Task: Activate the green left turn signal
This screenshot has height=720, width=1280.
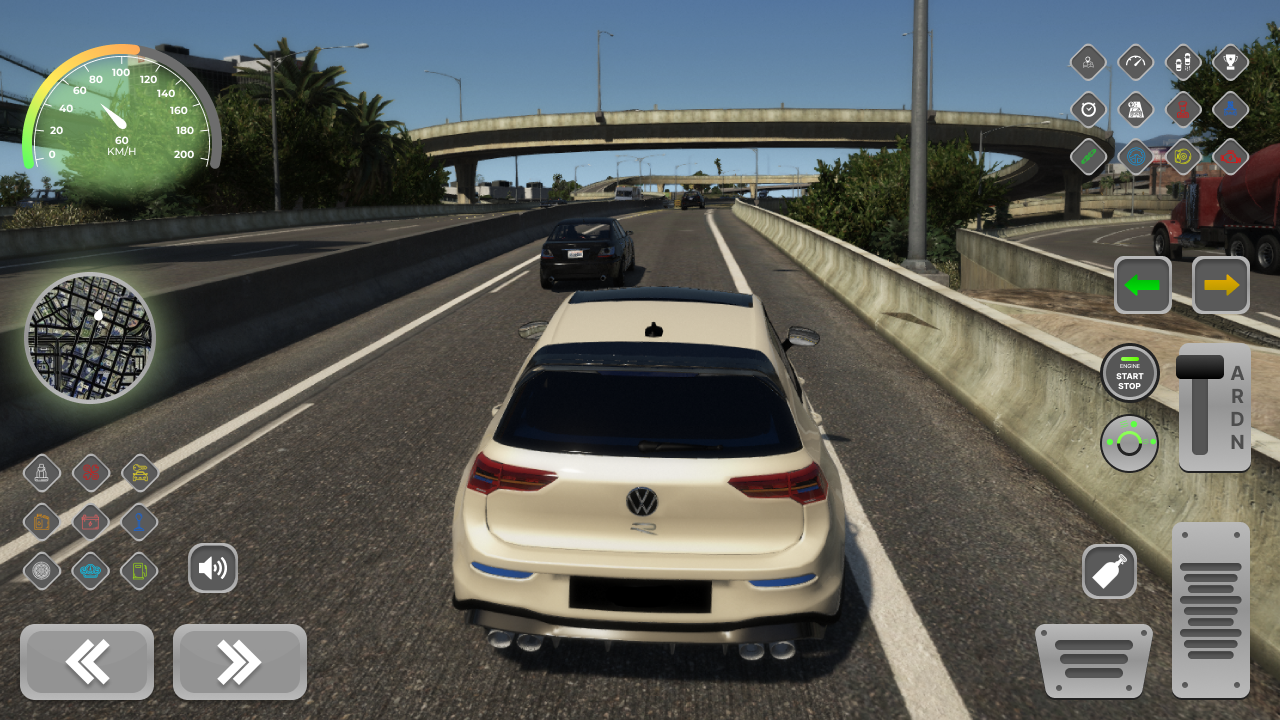Action: (x=1143, y=284)
